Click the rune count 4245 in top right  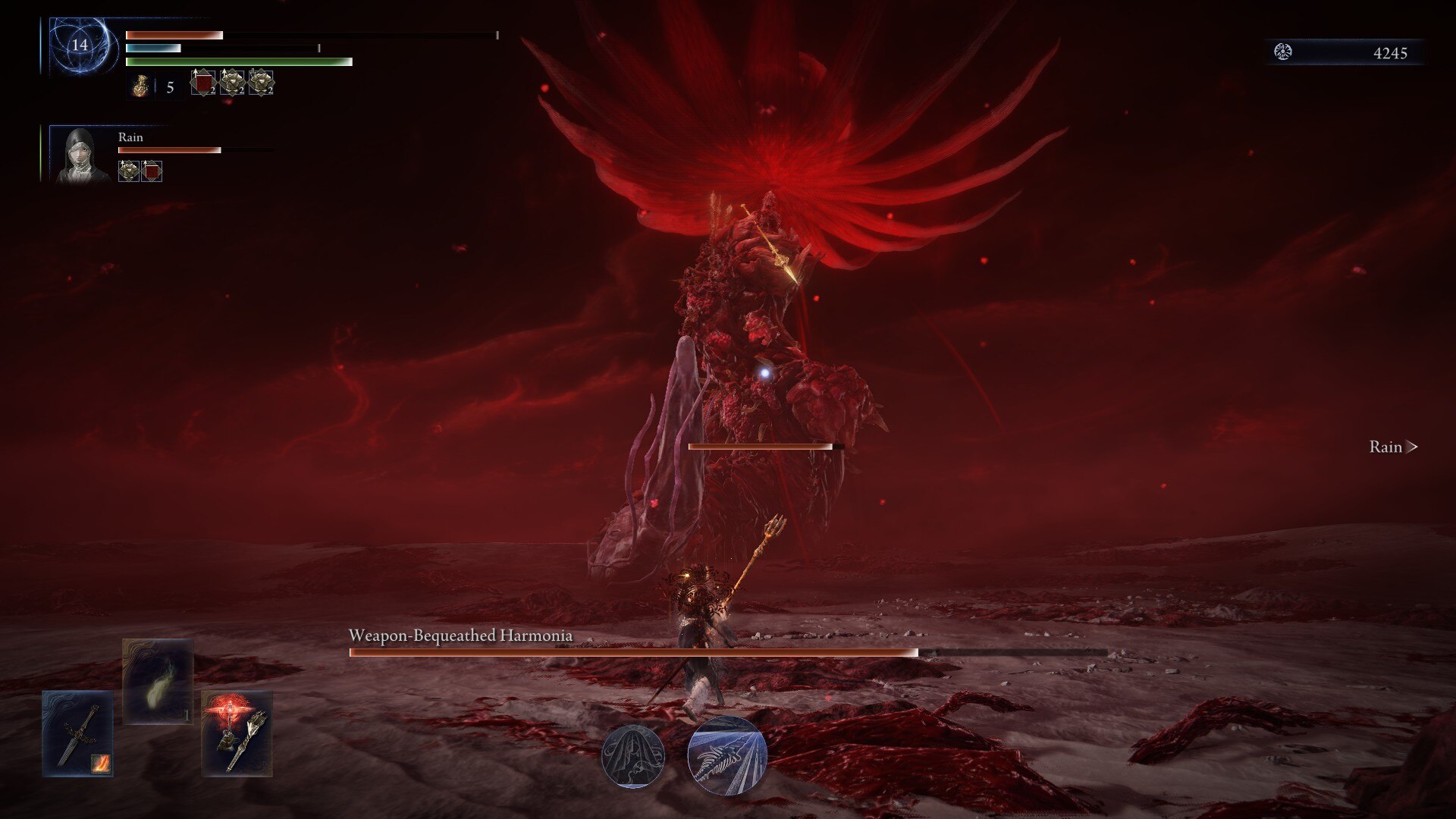tap(1389, 52)
